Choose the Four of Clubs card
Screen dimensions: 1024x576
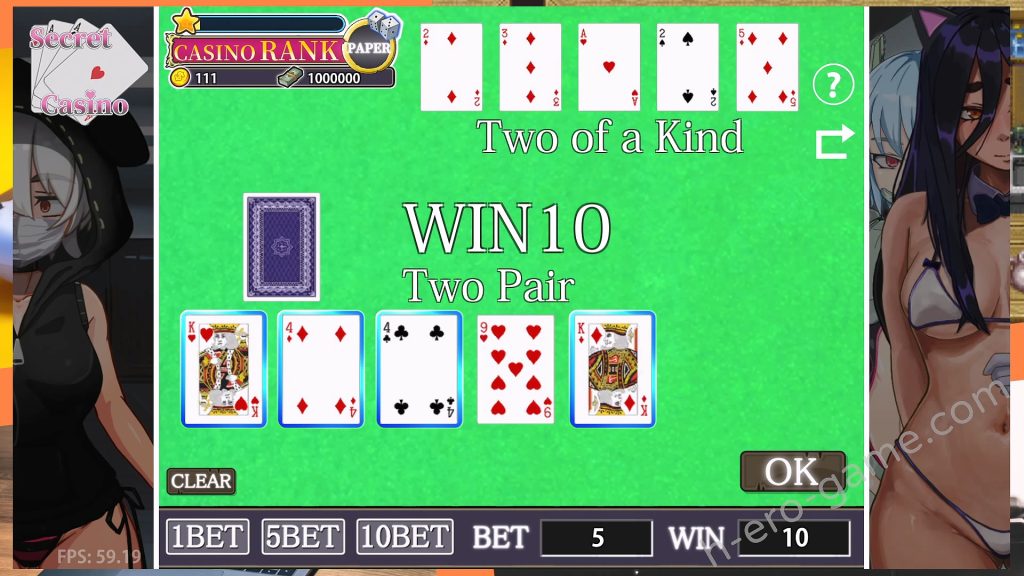point(418,369)
